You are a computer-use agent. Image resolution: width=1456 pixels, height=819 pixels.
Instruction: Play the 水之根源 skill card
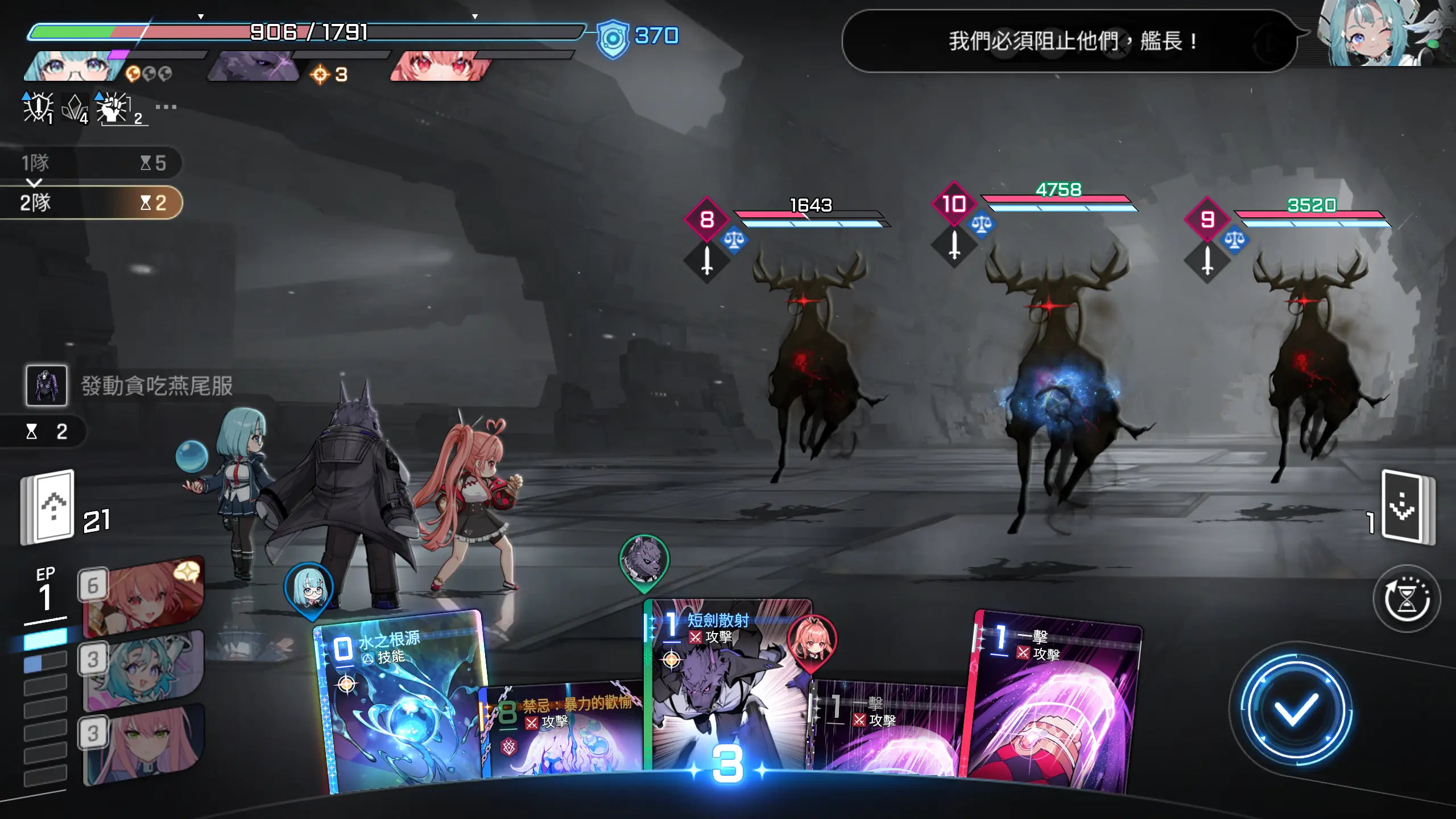tap(401, 705)
